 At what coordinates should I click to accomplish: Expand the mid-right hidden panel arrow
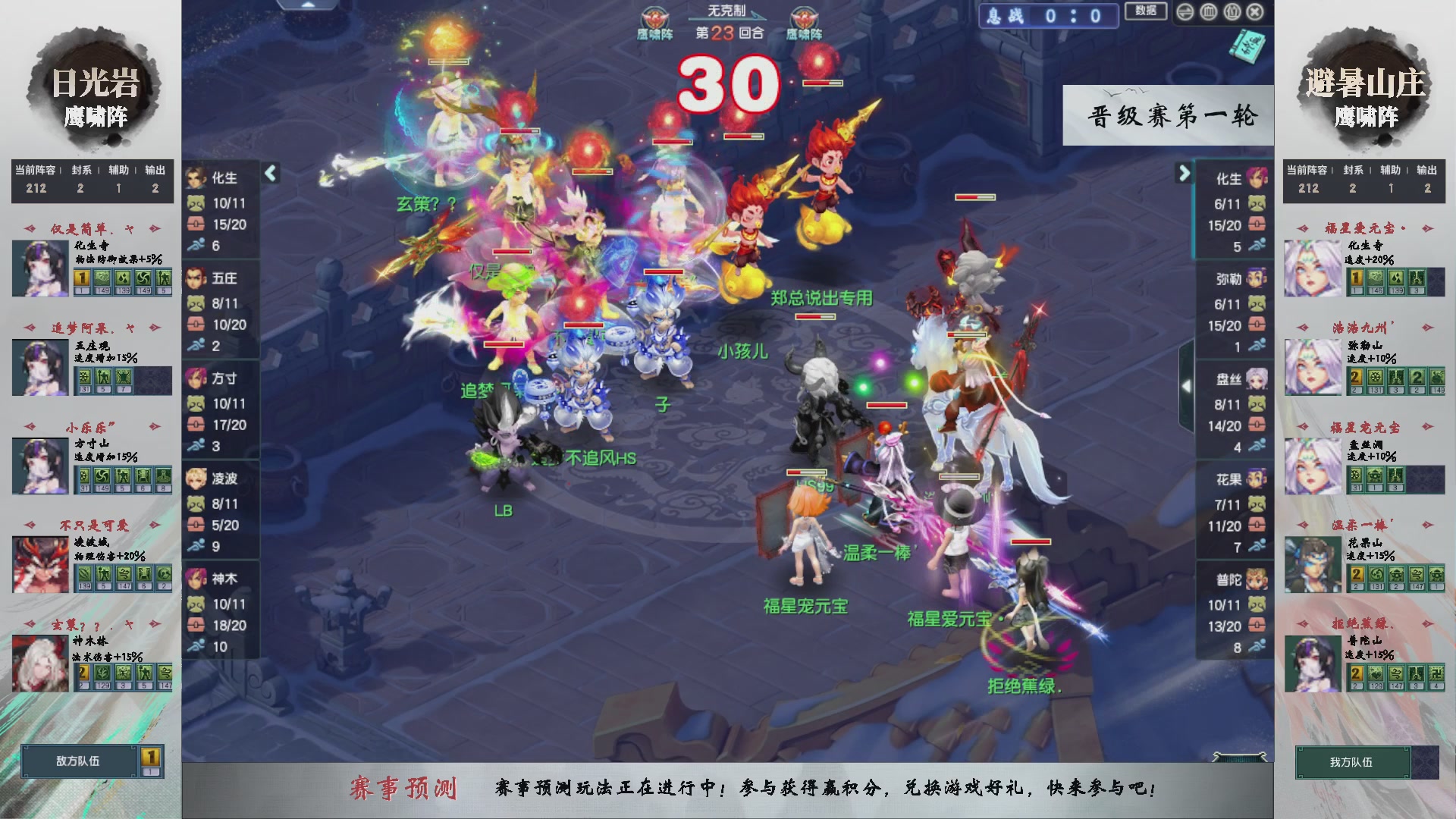[1187, 385]
